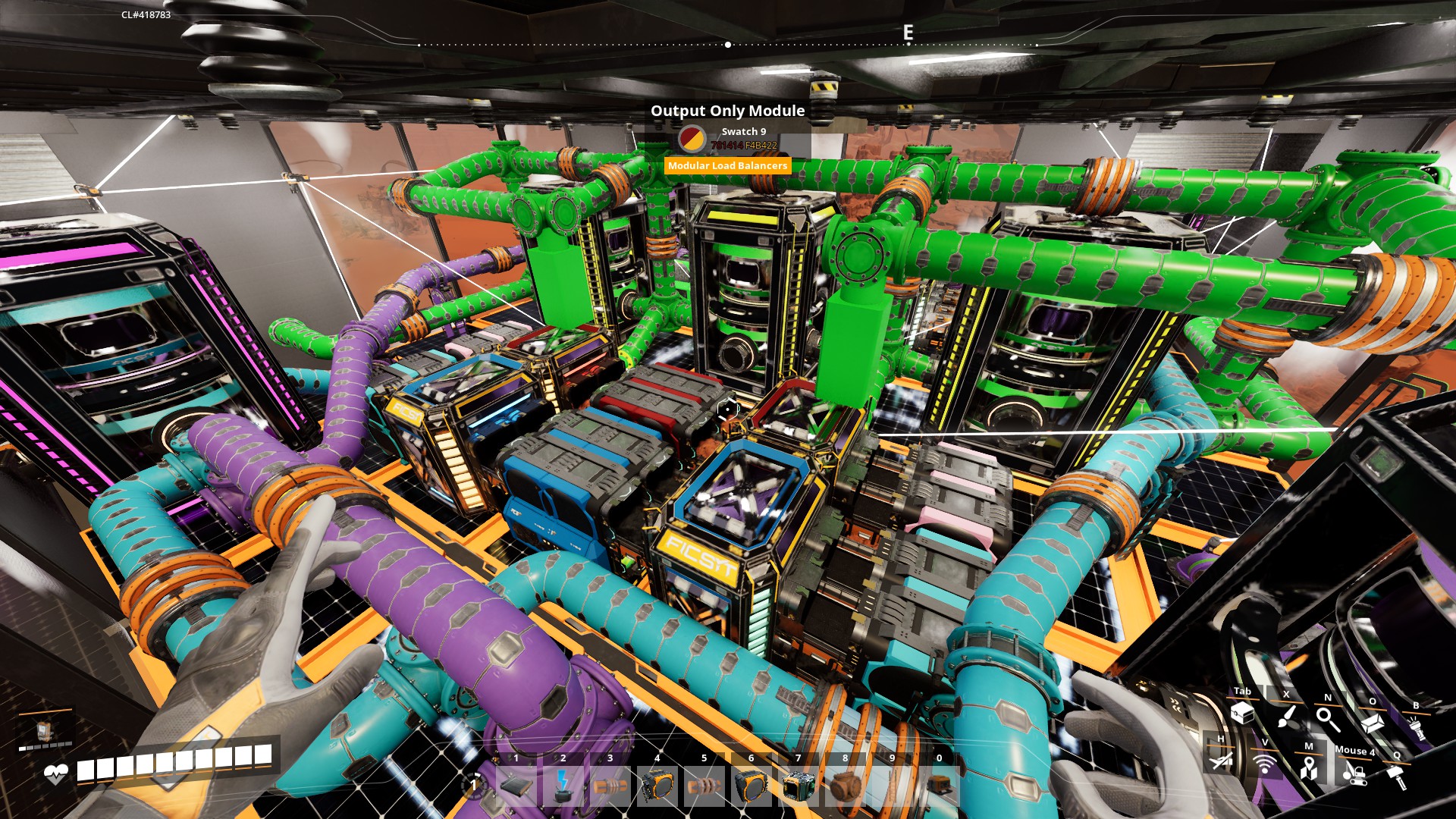This screenshot has height=819, width=1456.
Task: Activate the excavator dismantle mode icon
Action: [x=1354, y=773]
